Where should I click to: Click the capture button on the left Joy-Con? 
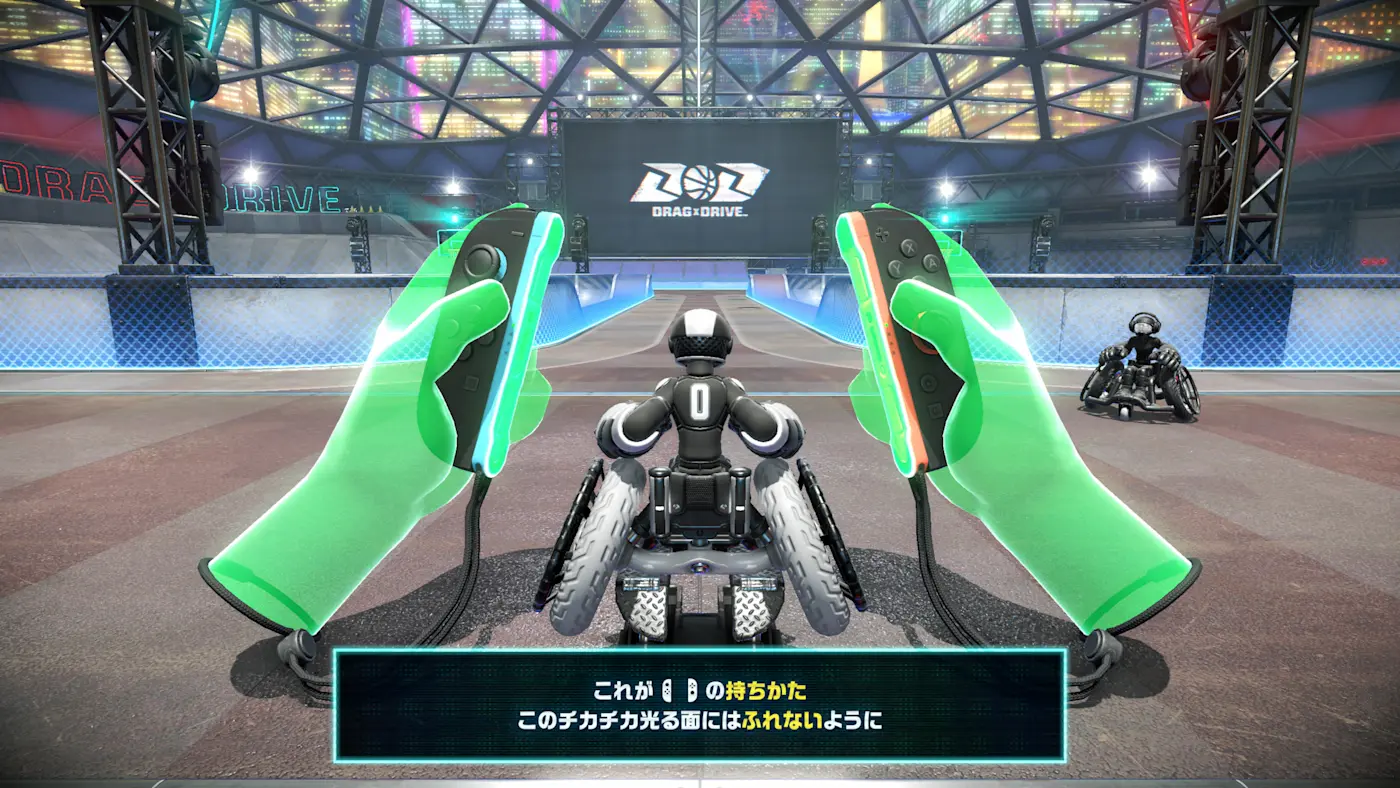[x=472, y=382]
